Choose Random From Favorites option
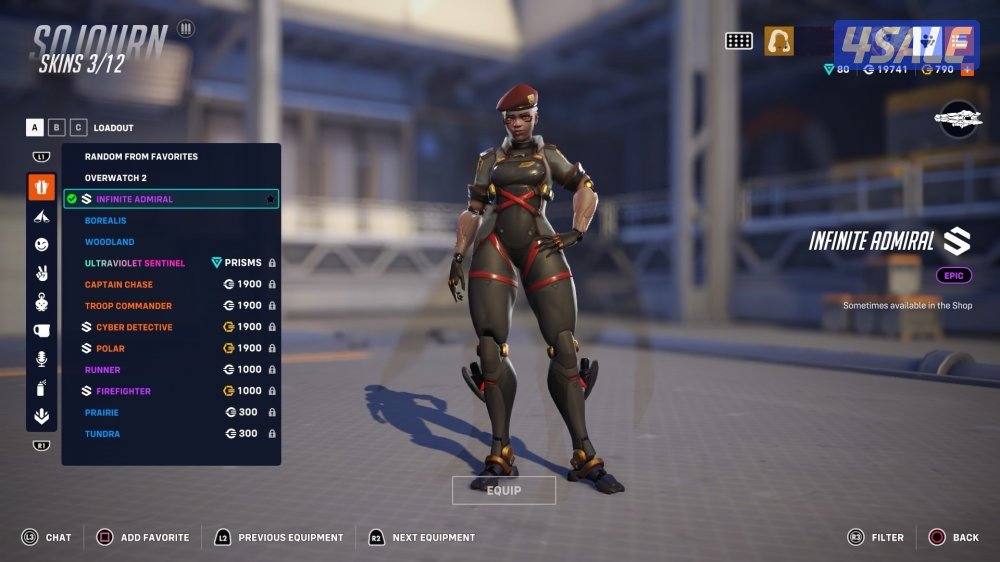1000x562 pixels. click(x=141, y=157)
